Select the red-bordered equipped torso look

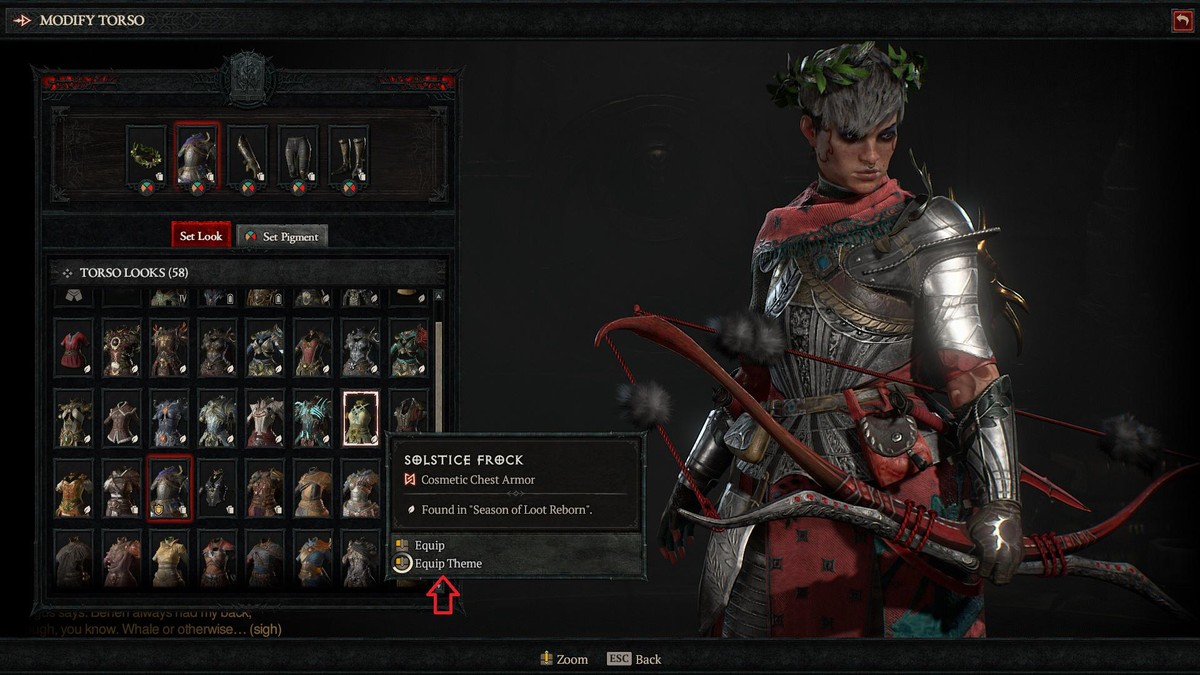pyautogui.click(x=169, y=488)
